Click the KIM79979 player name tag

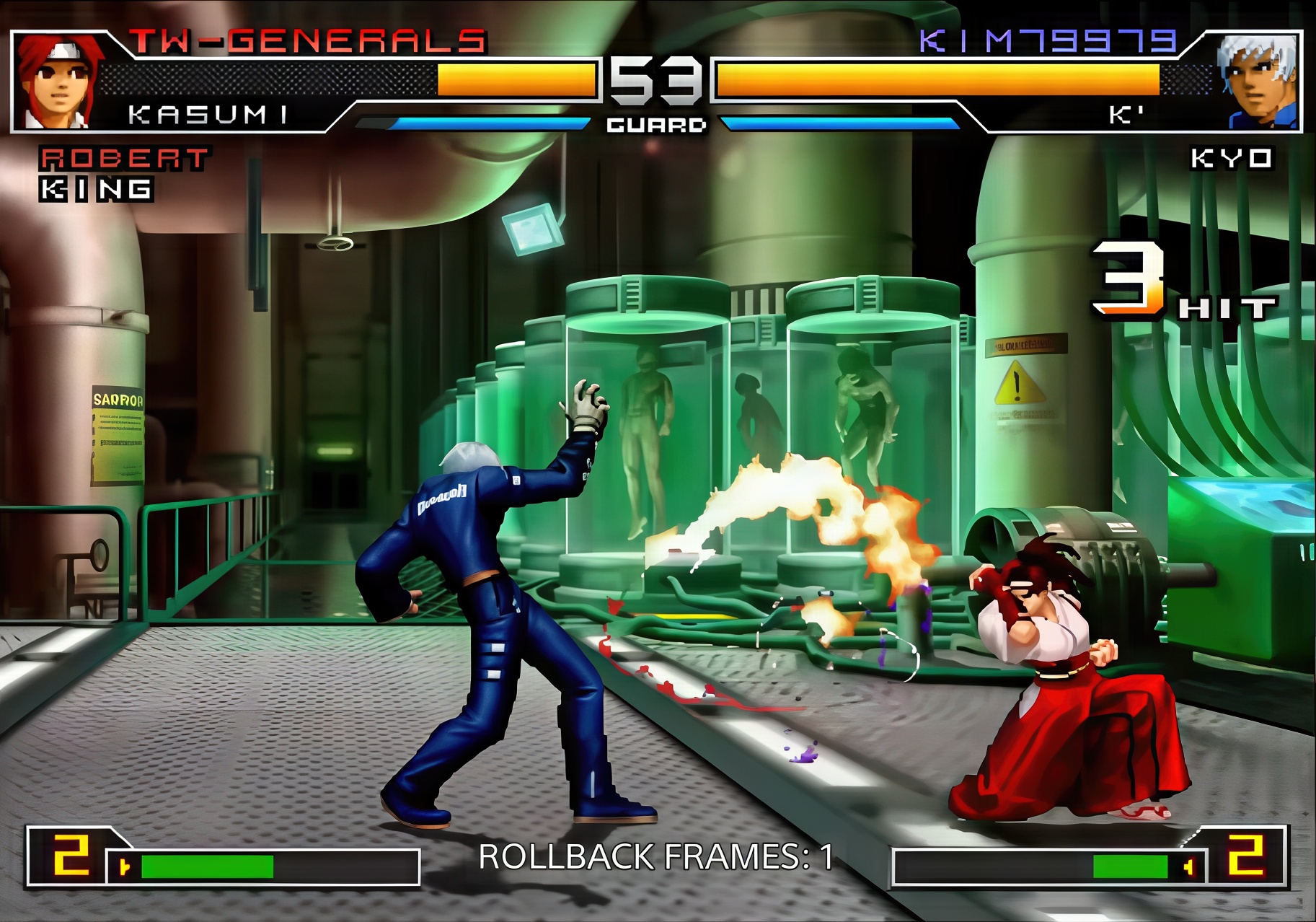pyautogui.click(x=1048, y=41)
